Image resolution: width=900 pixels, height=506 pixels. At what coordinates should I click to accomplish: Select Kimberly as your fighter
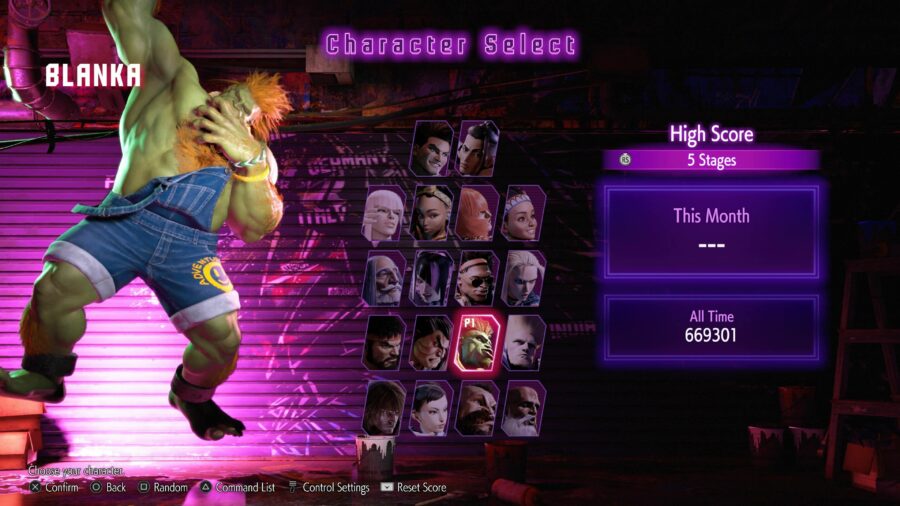(x=432, y=212)
